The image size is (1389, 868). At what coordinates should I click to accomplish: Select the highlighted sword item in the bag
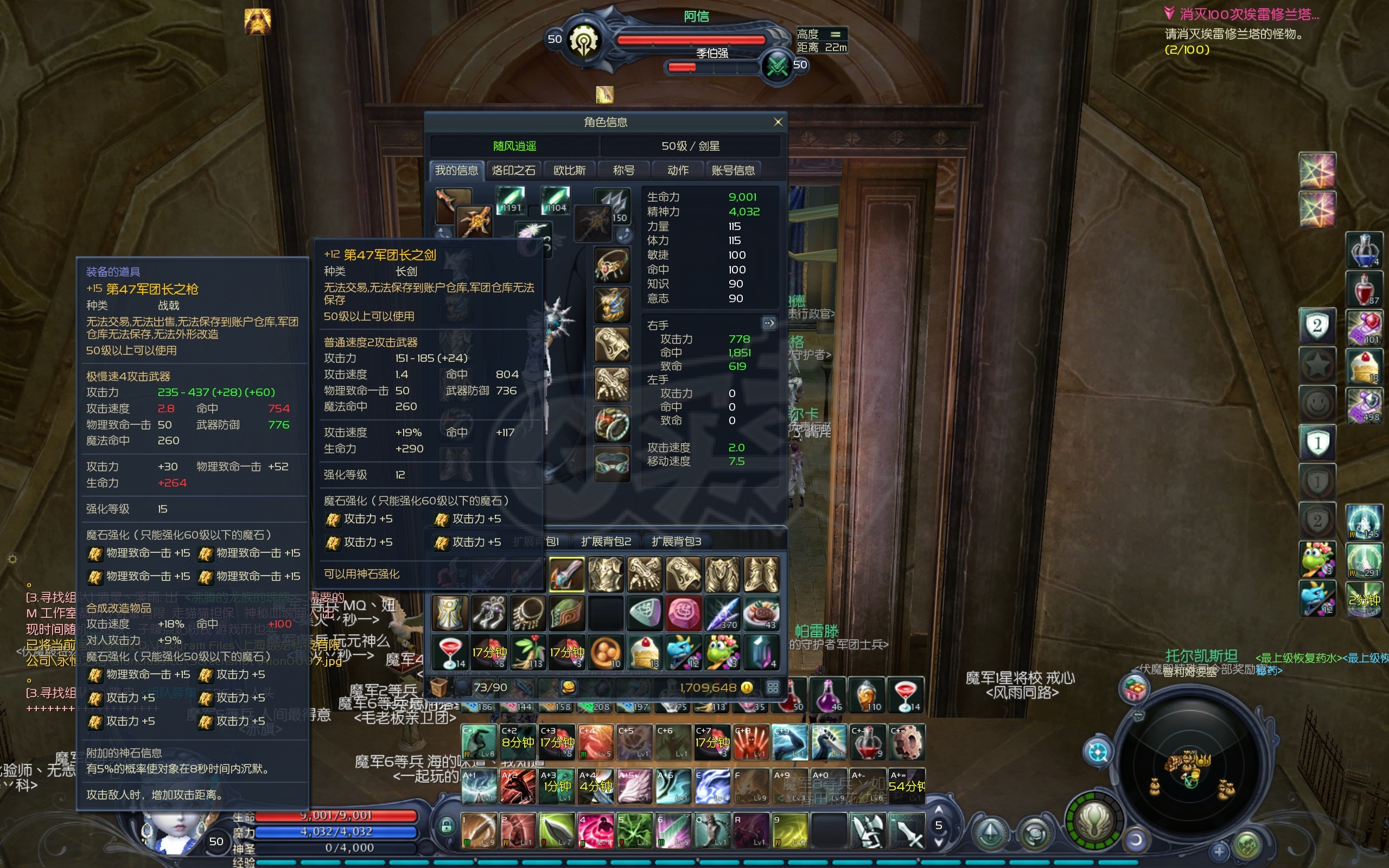(x=566, y=574)
